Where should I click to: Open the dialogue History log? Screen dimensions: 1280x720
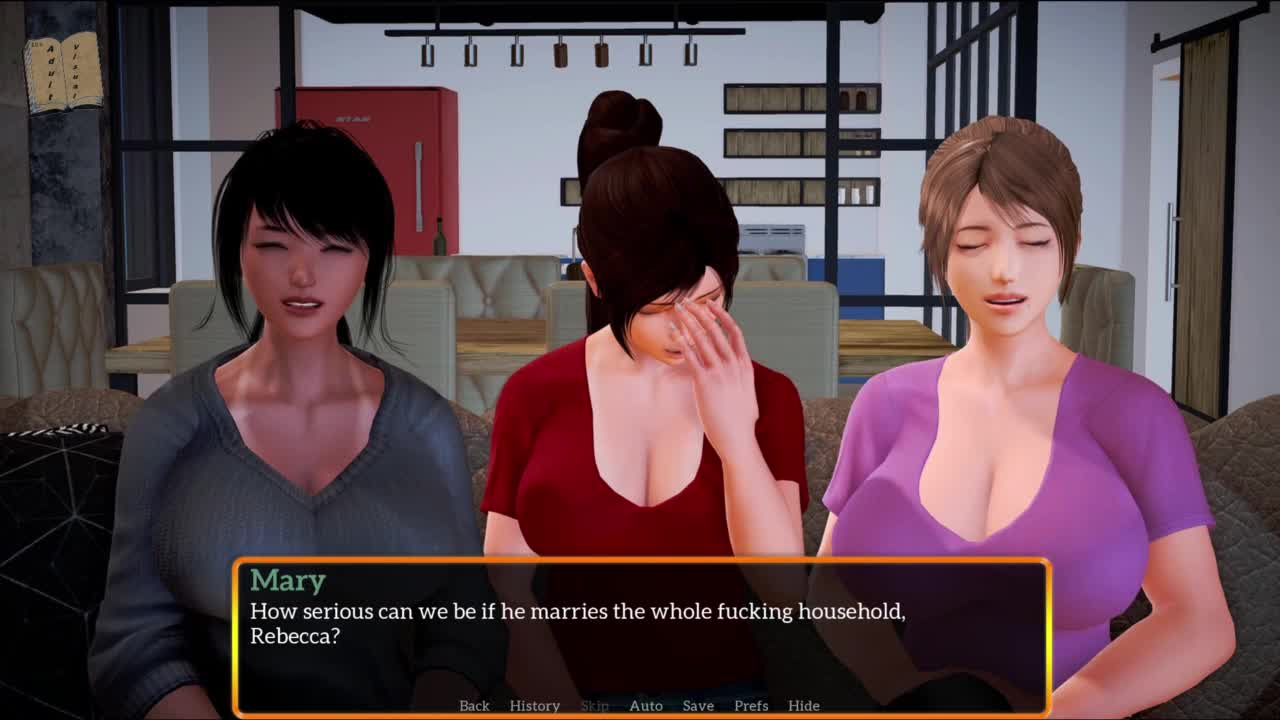pyautogui.click(x=534, y=705)
